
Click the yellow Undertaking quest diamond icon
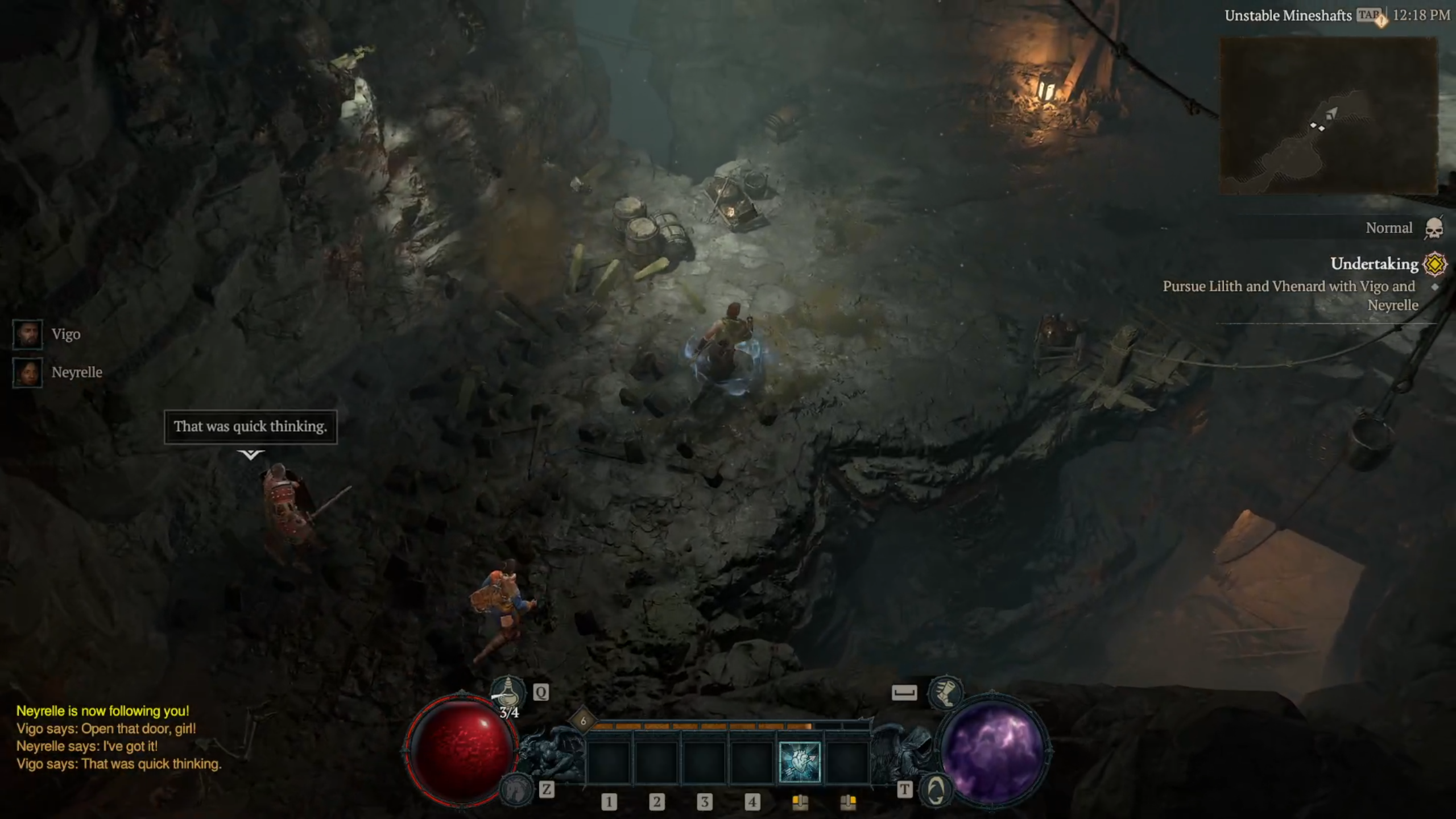[1434, 264]
